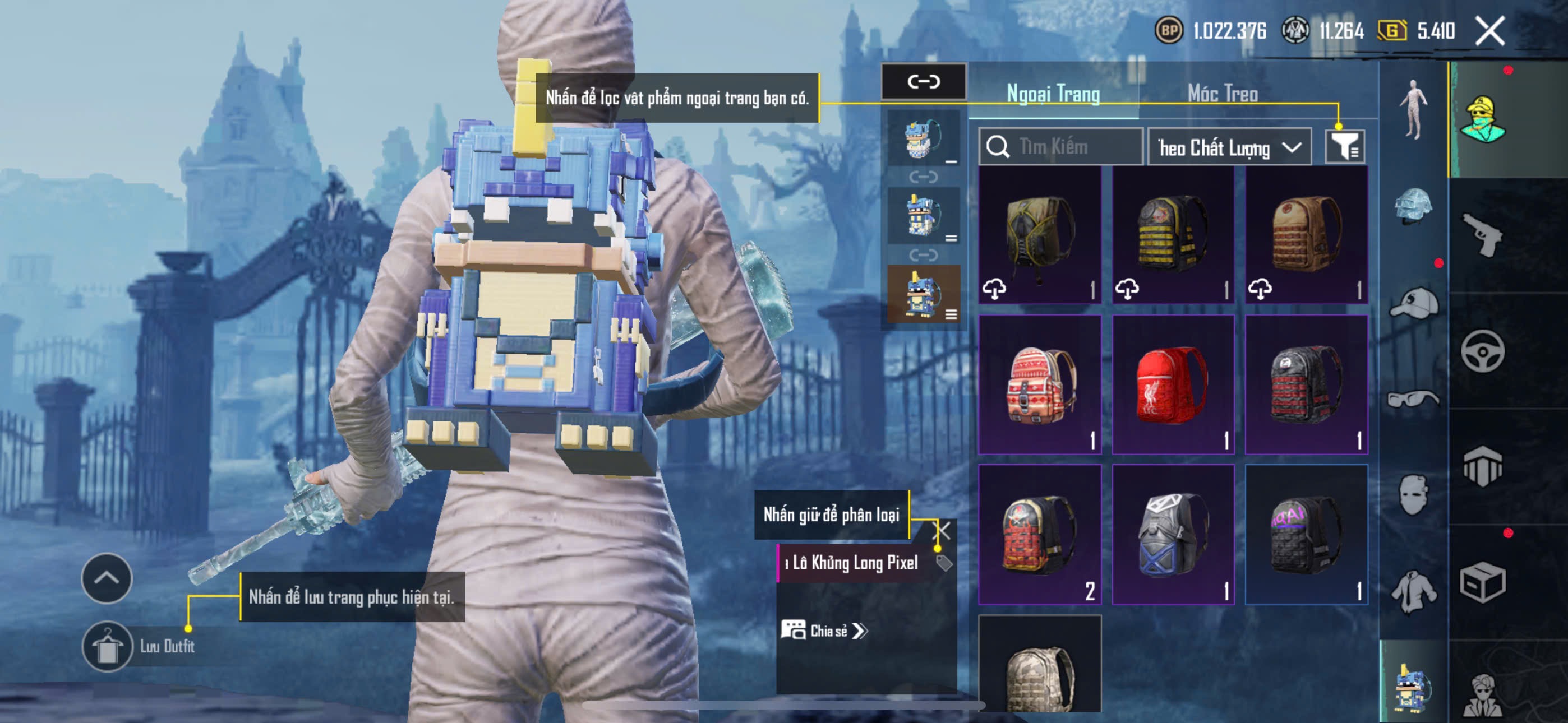Screen dimensions: 1568x723
Task: Select the silver backpack with blue X
Action: point(1172,534)
